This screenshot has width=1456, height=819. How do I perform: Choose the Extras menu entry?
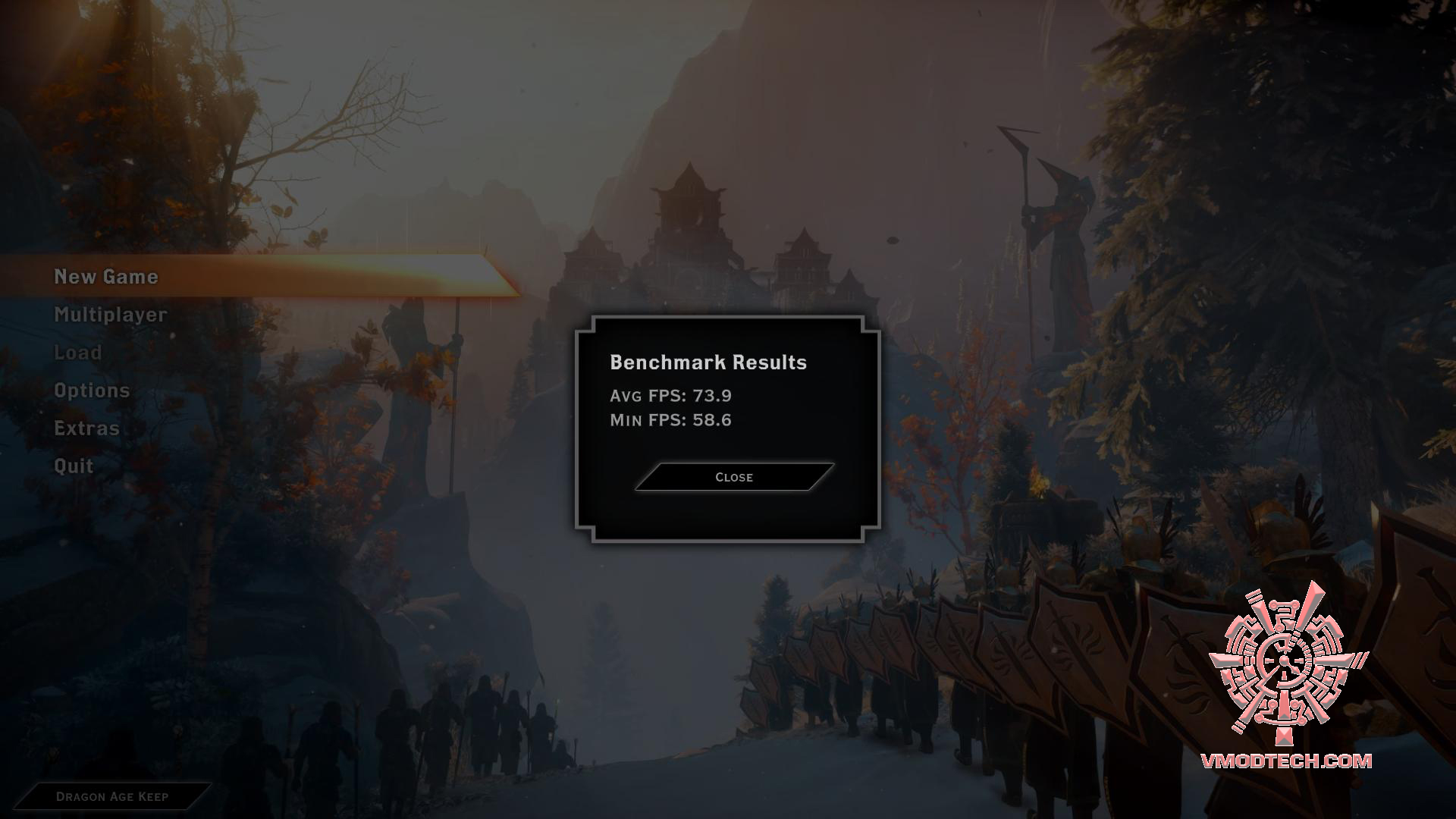pyautogui.click(x=87, y=428)
